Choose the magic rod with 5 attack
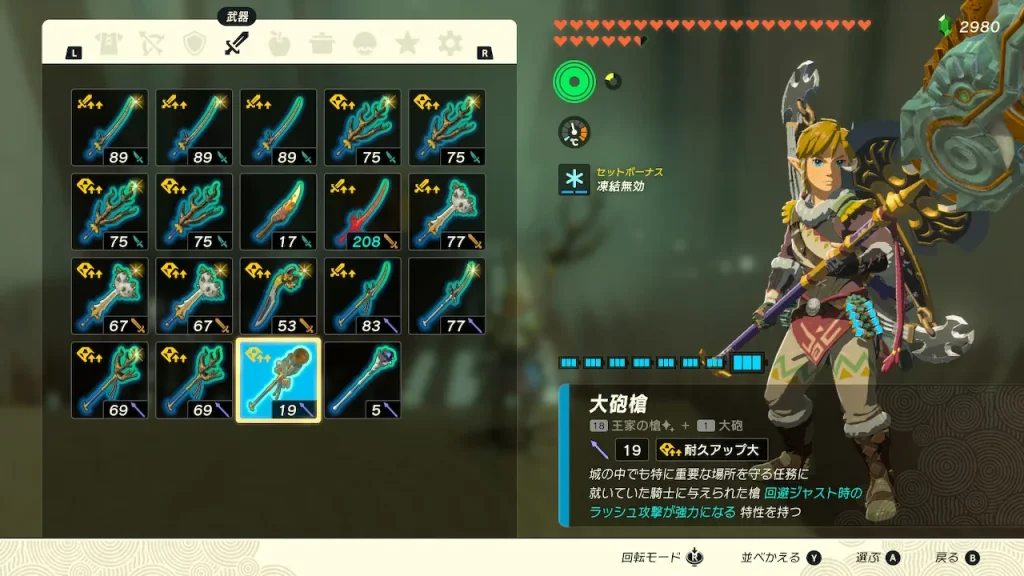 click(x=362, y=380)
